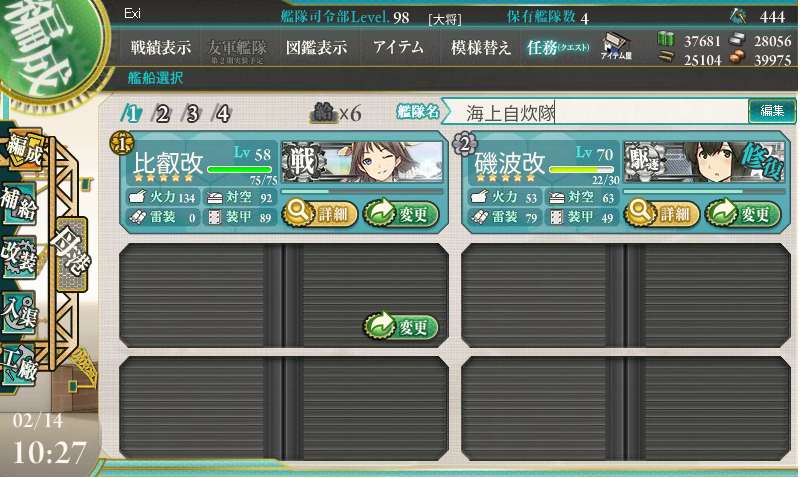Open the アイテム屋 item shop icon
800x478 pixels.
click(615, 48)
